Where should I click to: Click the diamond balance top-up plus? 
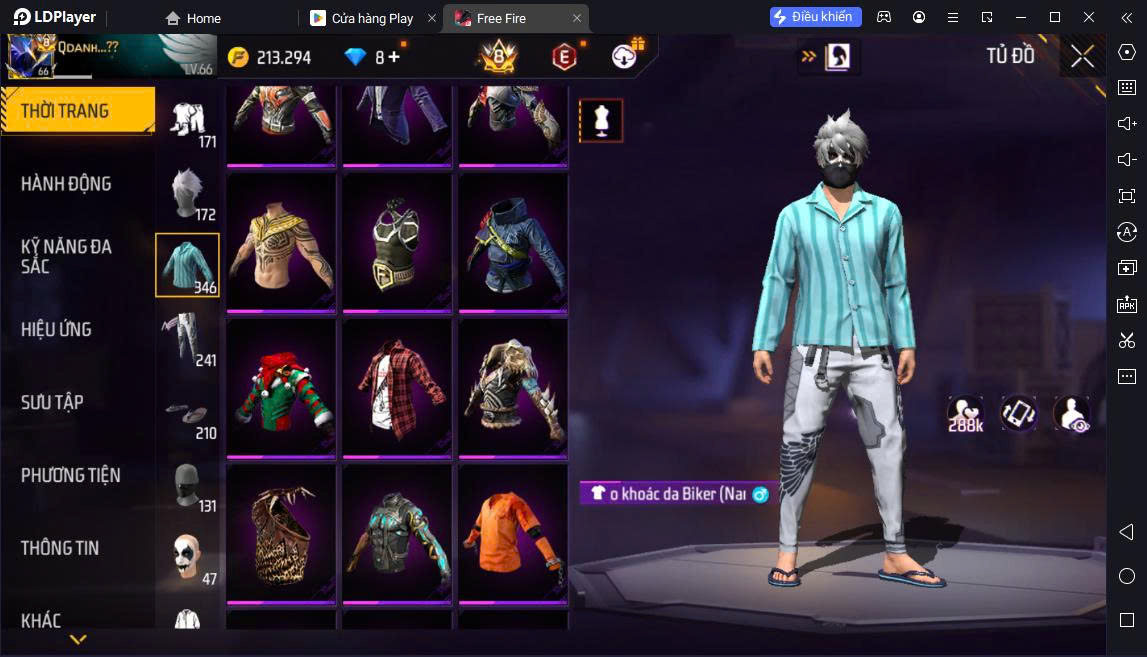coord(394,57)
